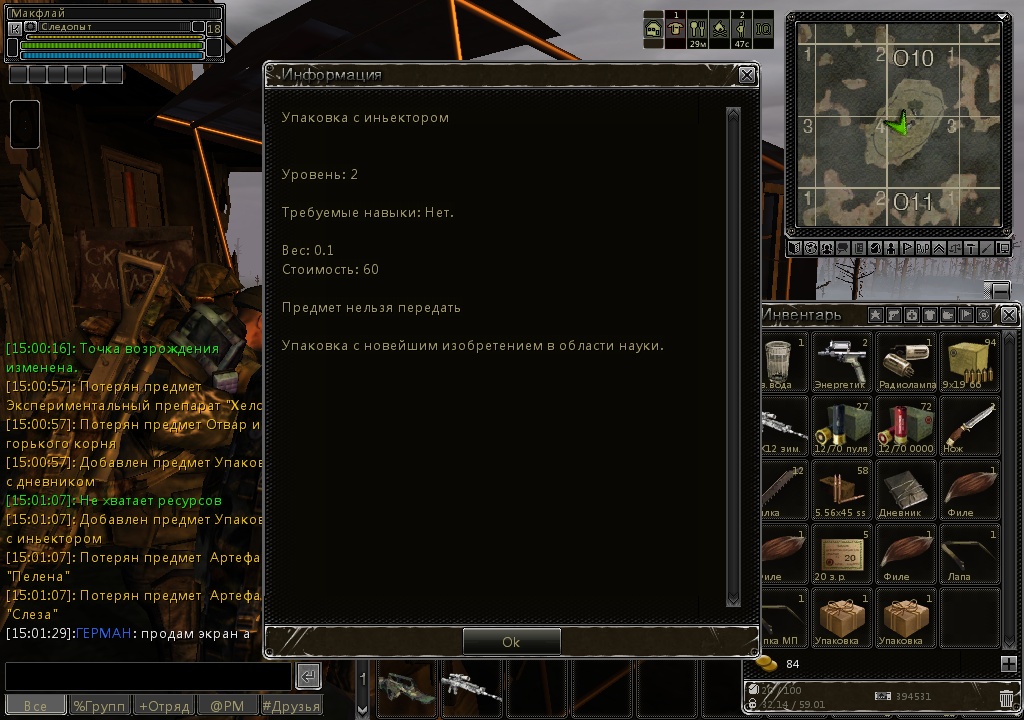This screenshot has height=720, width=1024.
Task: Choose the 12/70 пуля shotgun shells
Action: pyautogui.click(x=840, y=425)
